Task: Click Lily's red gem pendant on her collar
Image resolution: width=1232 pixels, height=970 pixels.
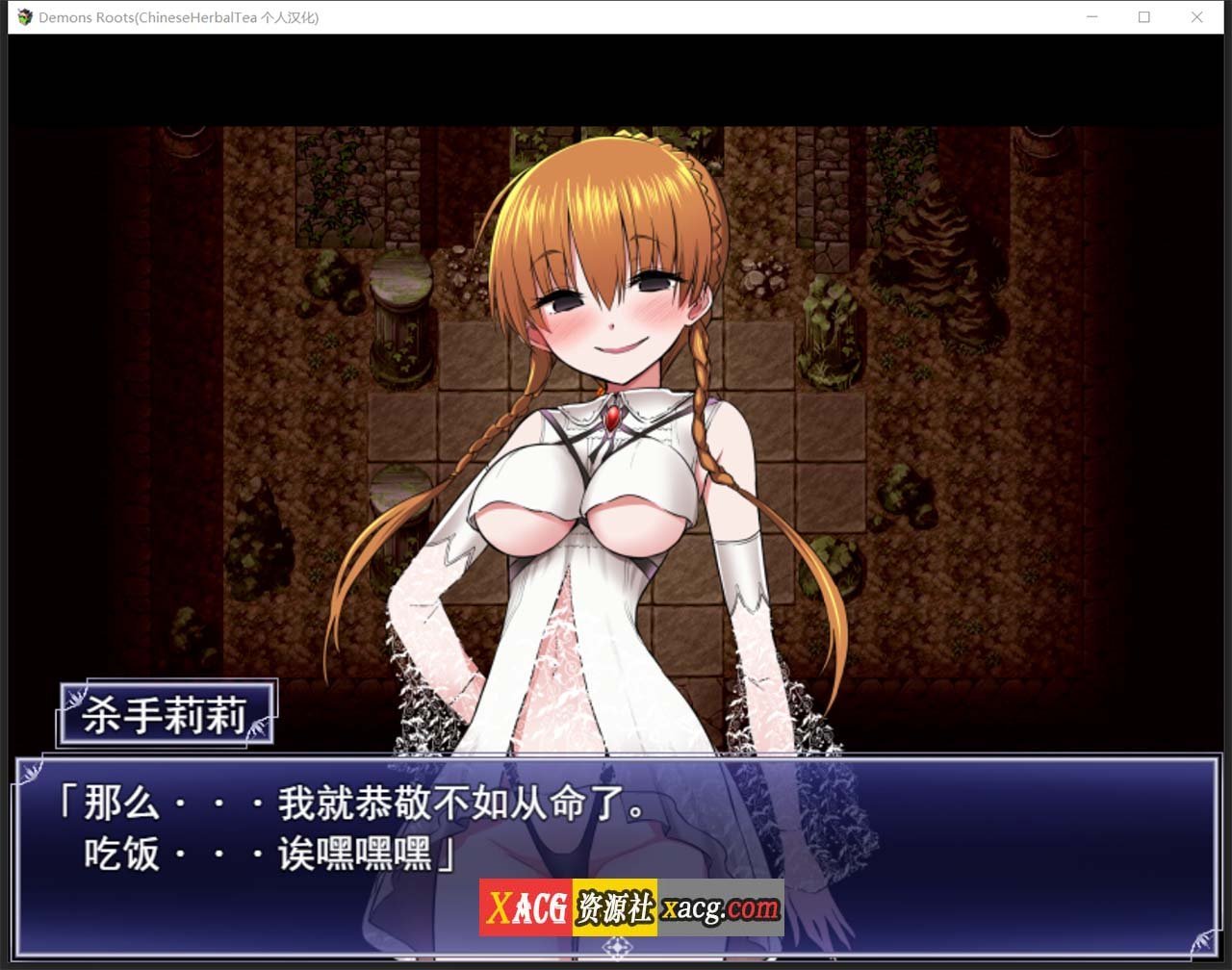Action: tap(612, 418)
